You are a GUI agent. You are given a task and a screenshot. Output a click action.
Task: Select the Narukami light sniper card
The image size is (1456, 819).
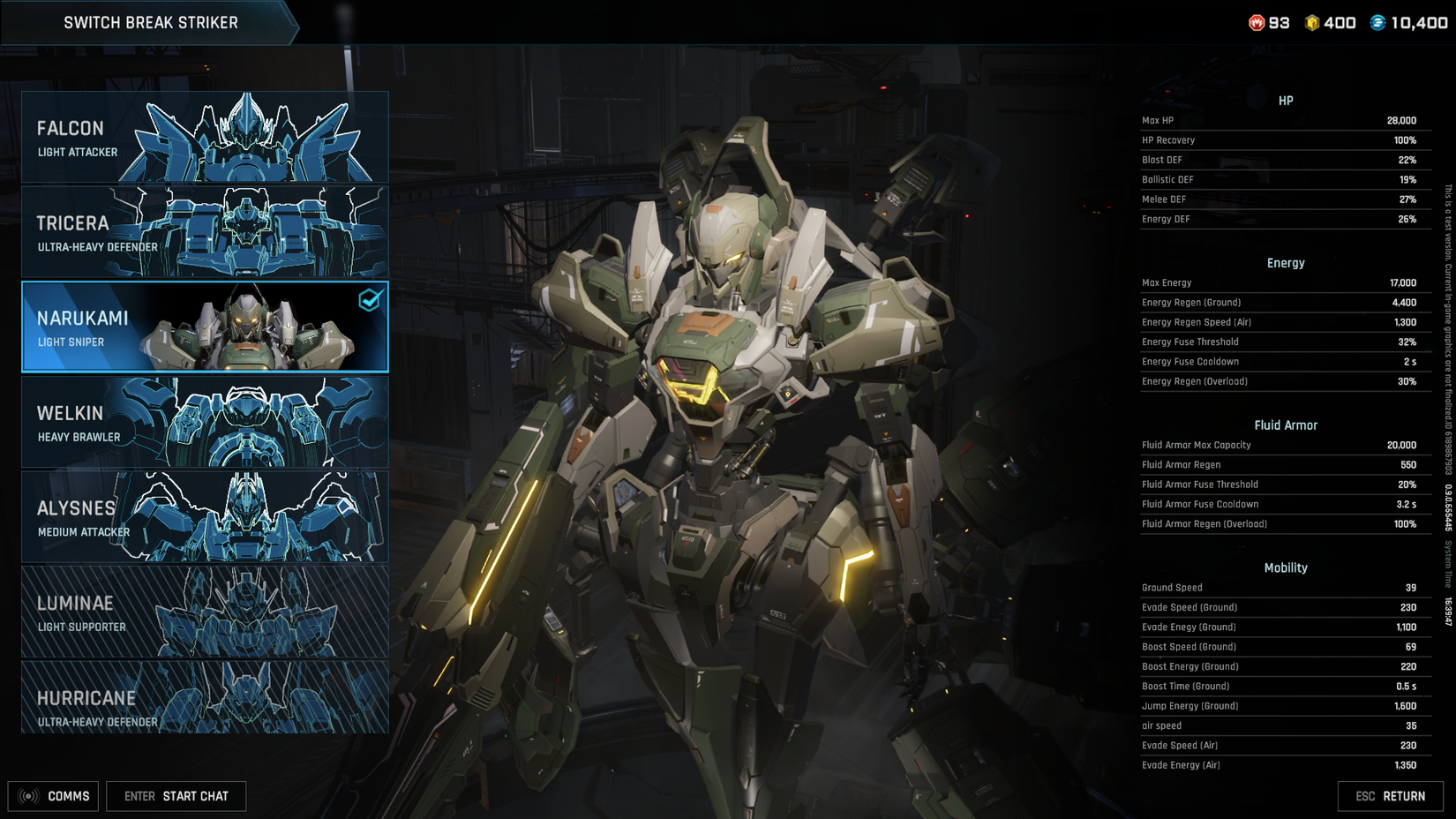coord(205,327)
